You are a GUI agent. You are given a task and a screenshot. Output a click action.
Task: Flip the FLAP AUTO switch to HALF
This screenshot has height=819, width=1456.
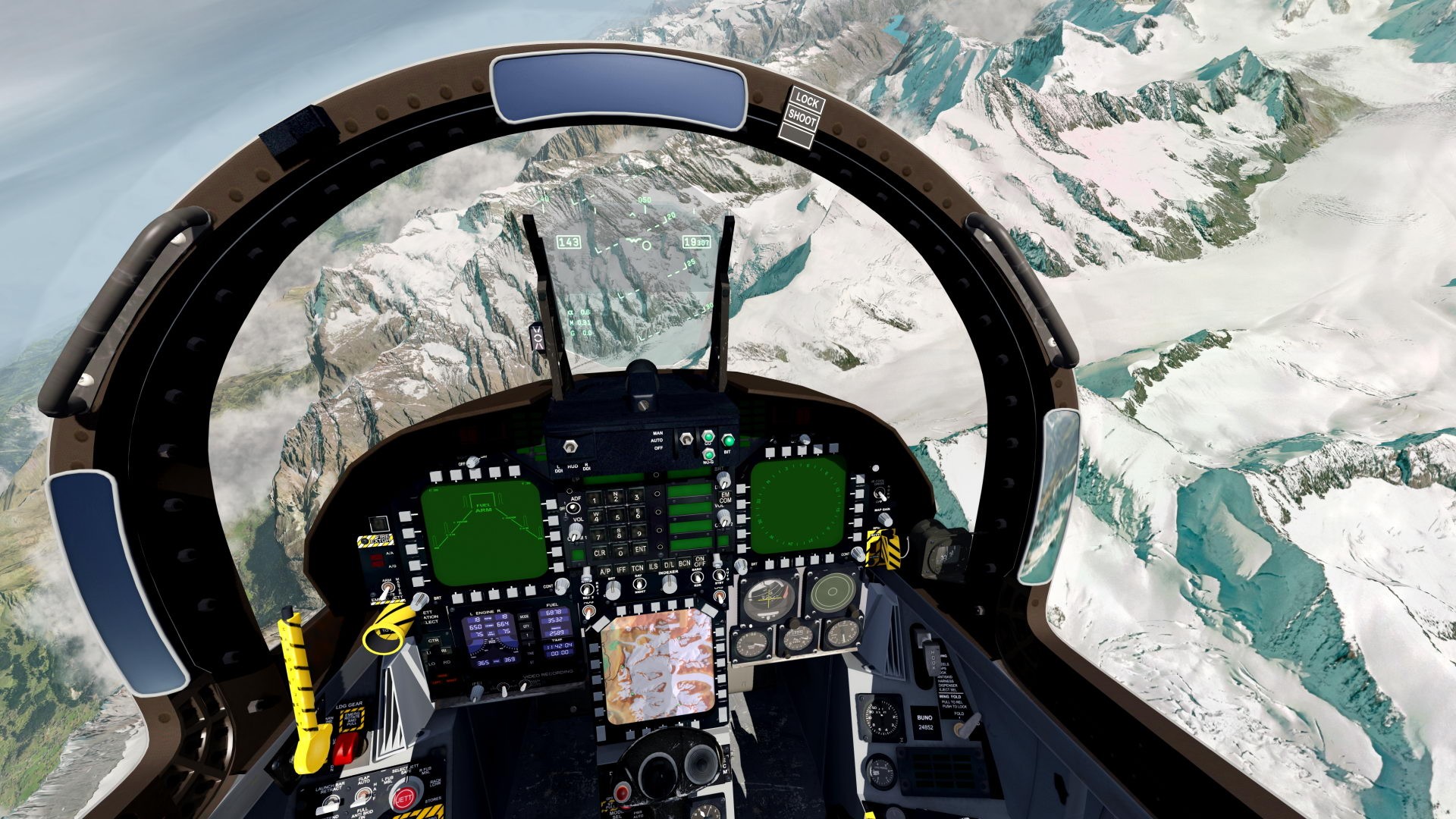pos(362,796)
